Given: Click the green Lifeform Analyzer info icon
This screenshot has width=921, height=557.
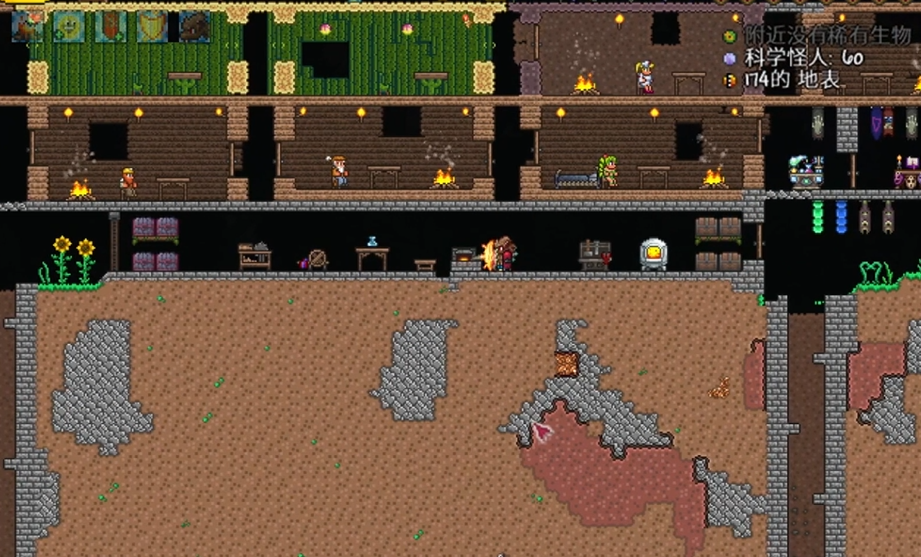Looking at the screenshot, I should [x=730, y=37].
